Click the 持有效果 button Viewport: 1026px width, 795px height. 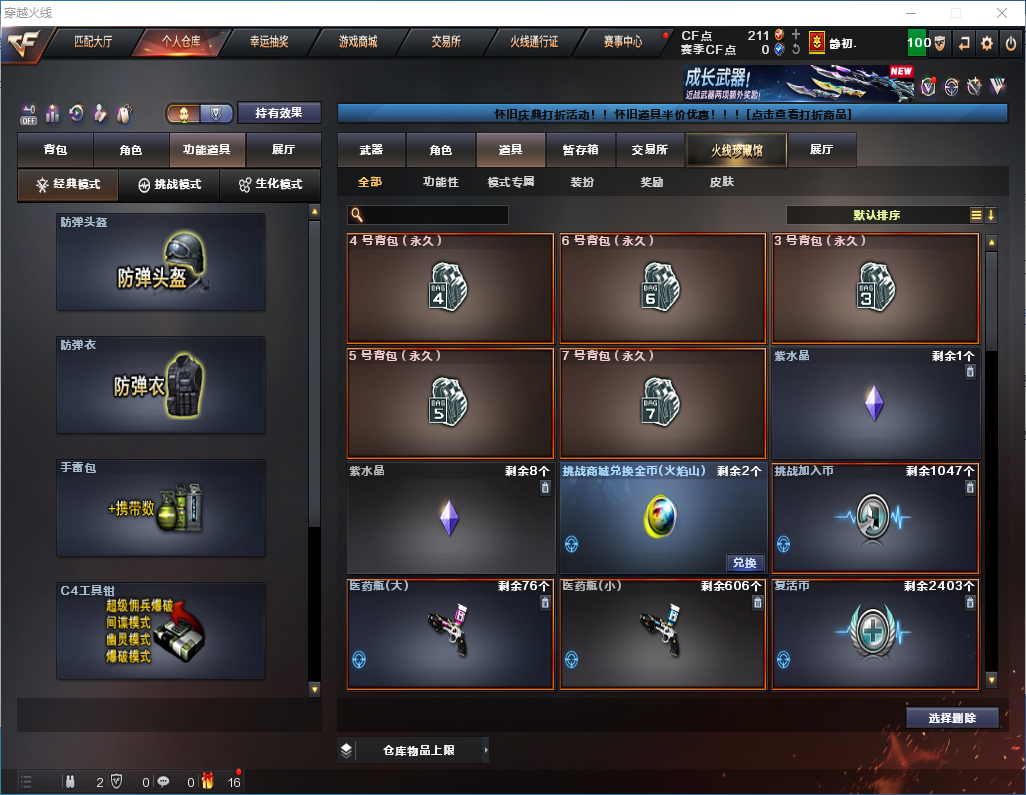pos(279,113)
